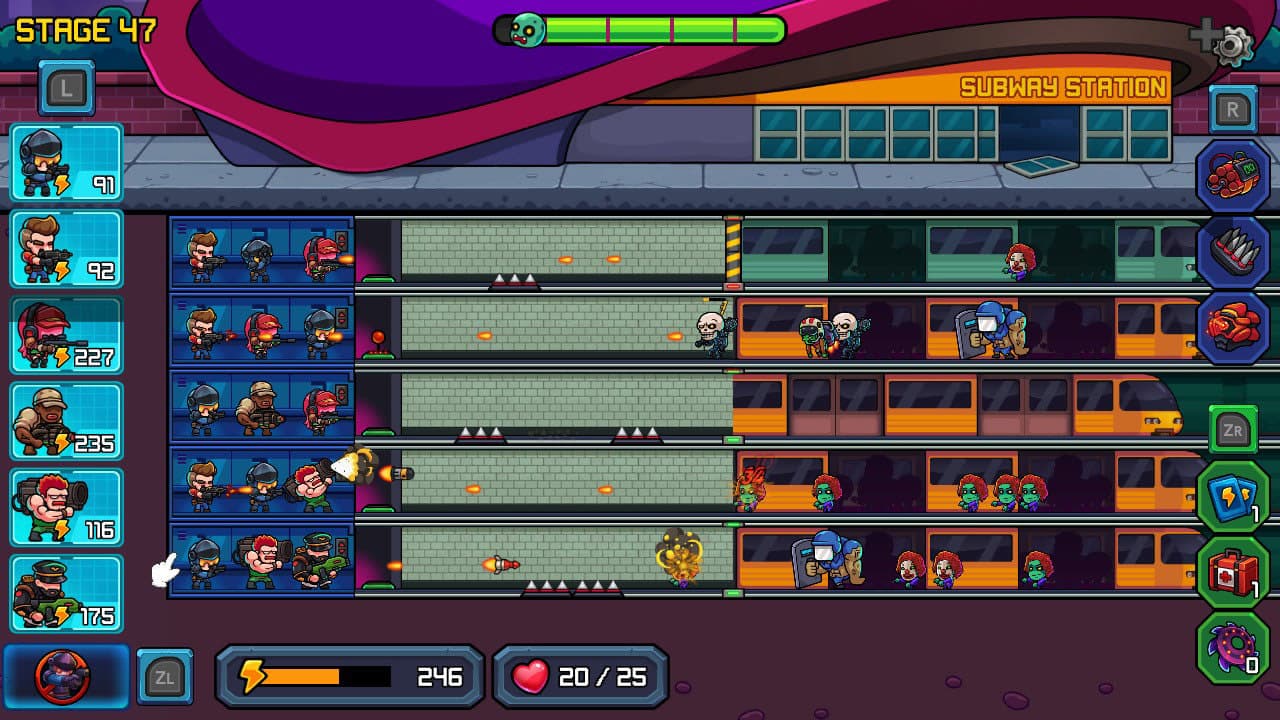The height and width of the screenshot is (720, 1280).
Task: Deploy the dynamite bomb power-up
Action: (x=1233, y=178)
